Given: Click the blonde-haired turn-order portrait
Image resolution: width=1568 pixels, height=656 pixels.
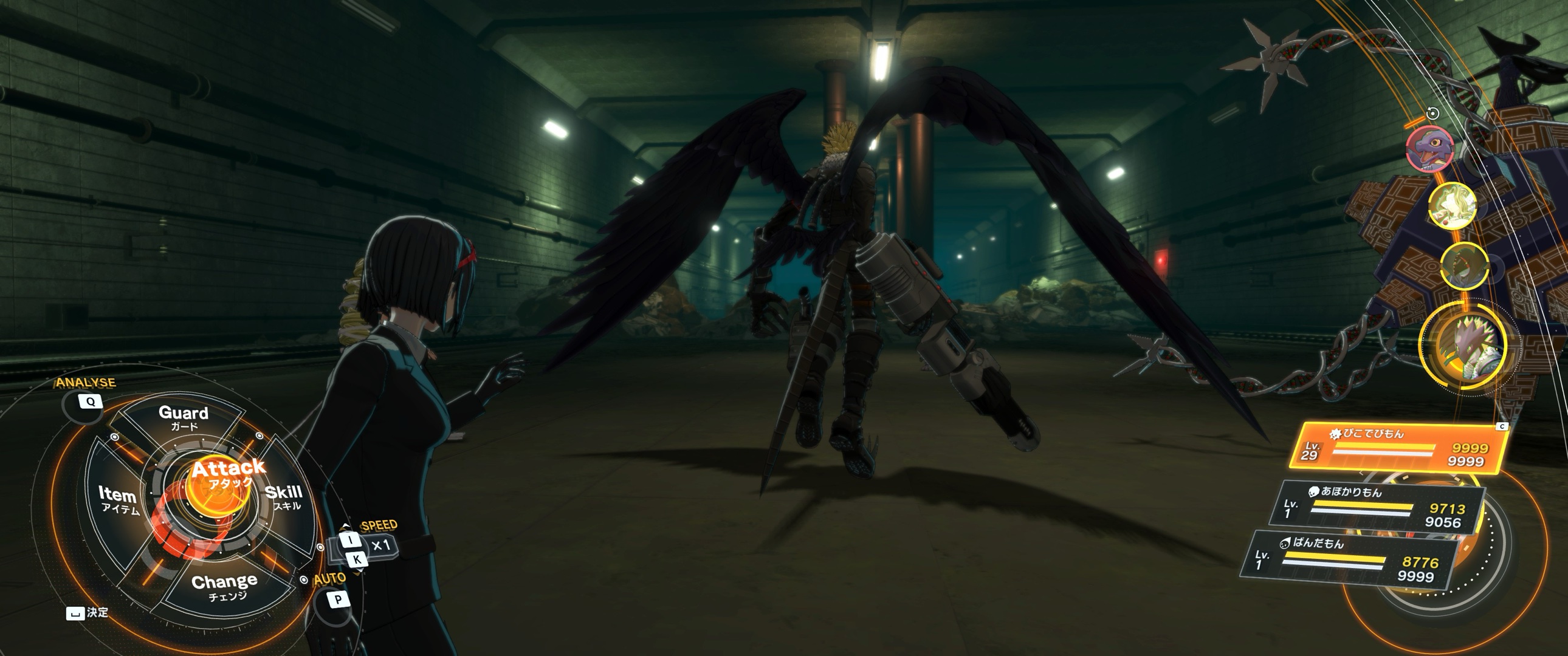Looking at the screenshot, I should pos(1453,206).
